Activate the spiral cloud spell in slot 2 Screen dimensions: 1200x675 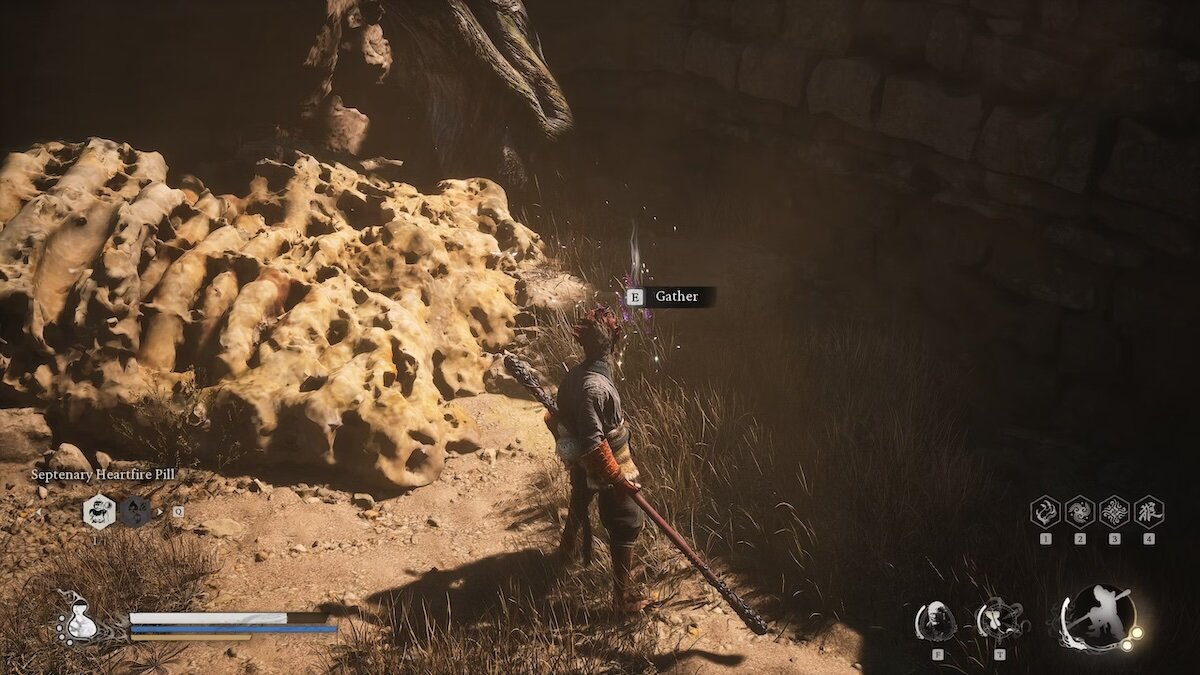pyautogui.click(x=1080, y=512)
